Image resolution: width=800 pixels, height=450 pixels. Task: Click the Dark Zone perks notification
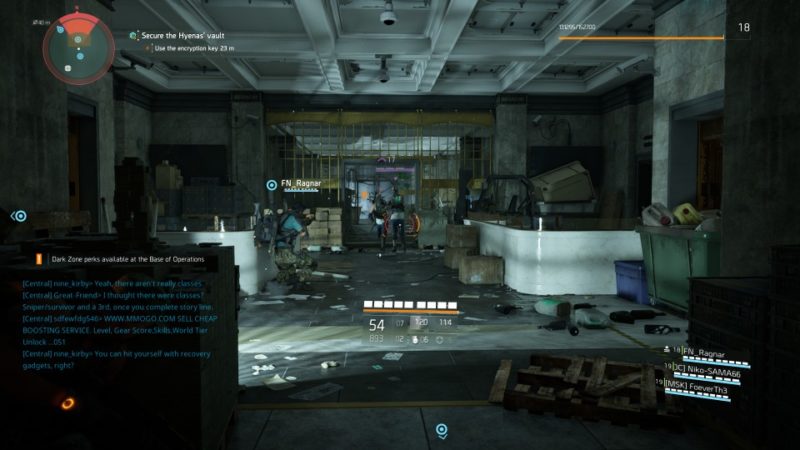pos(120,259)
